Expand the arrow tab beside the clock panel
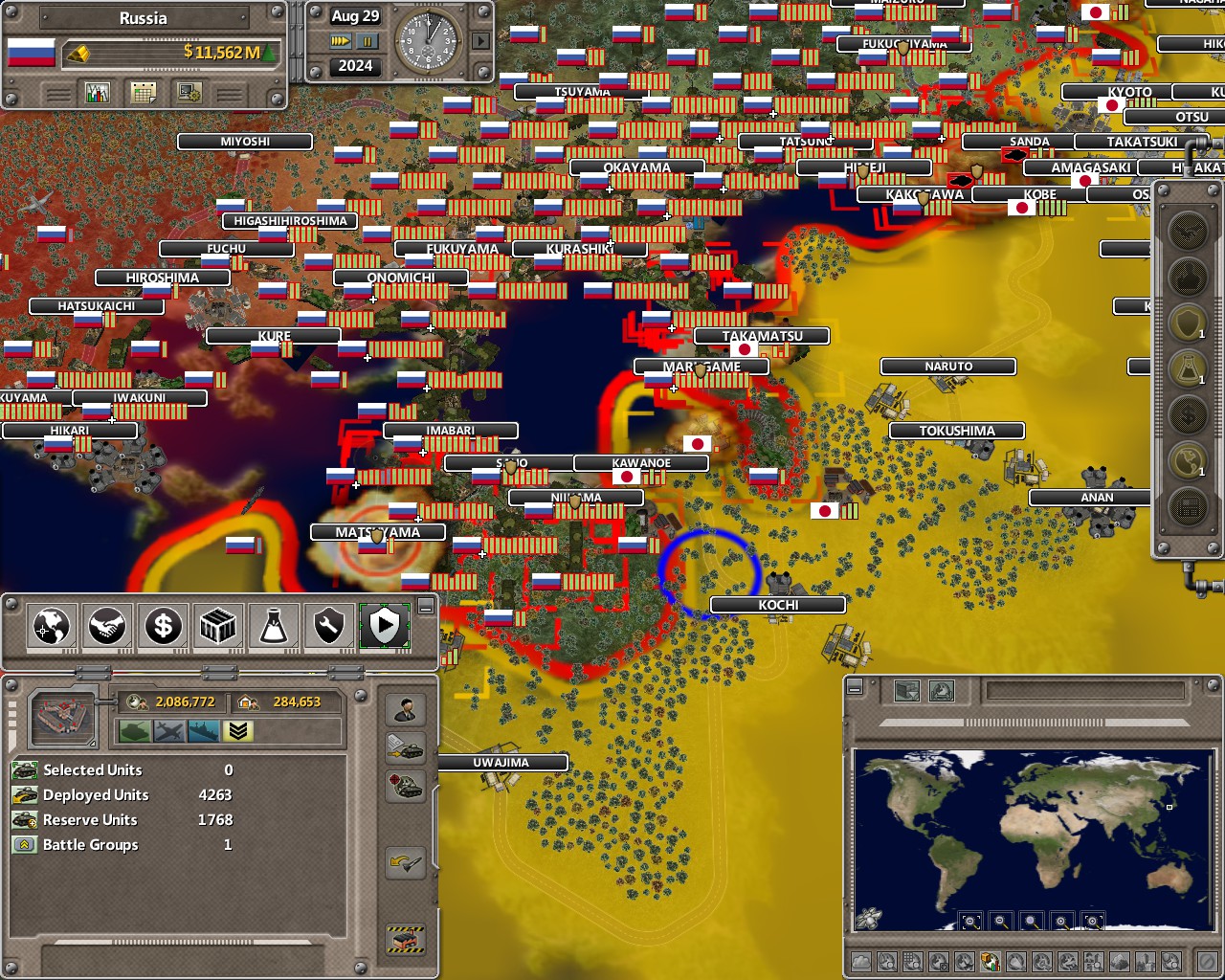 coord(480,41)
